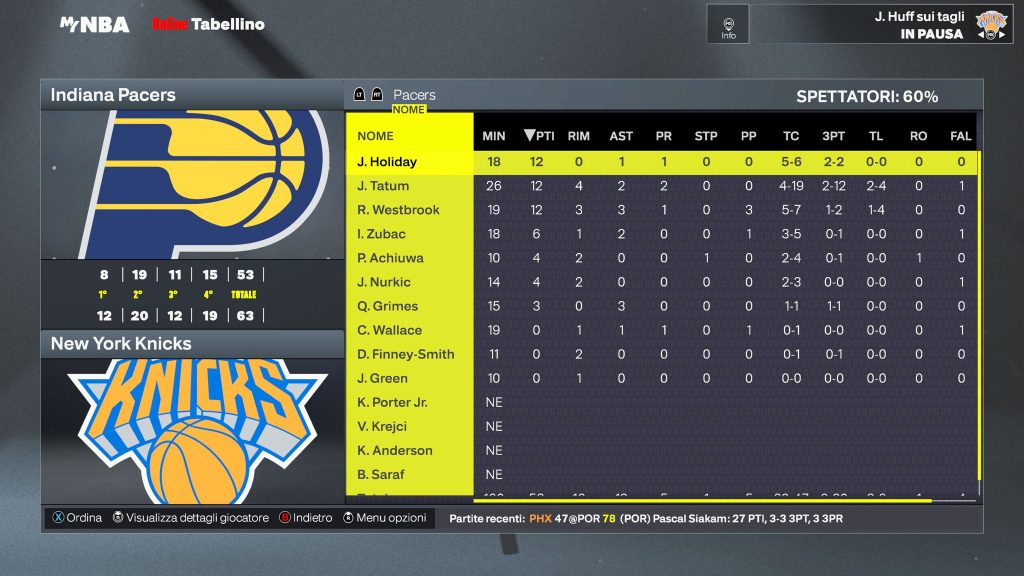This screenshot has width=1024, height=576.
Task: Sort by the 3PT column header
Action: pyautogui.click(x=833, y=136)
